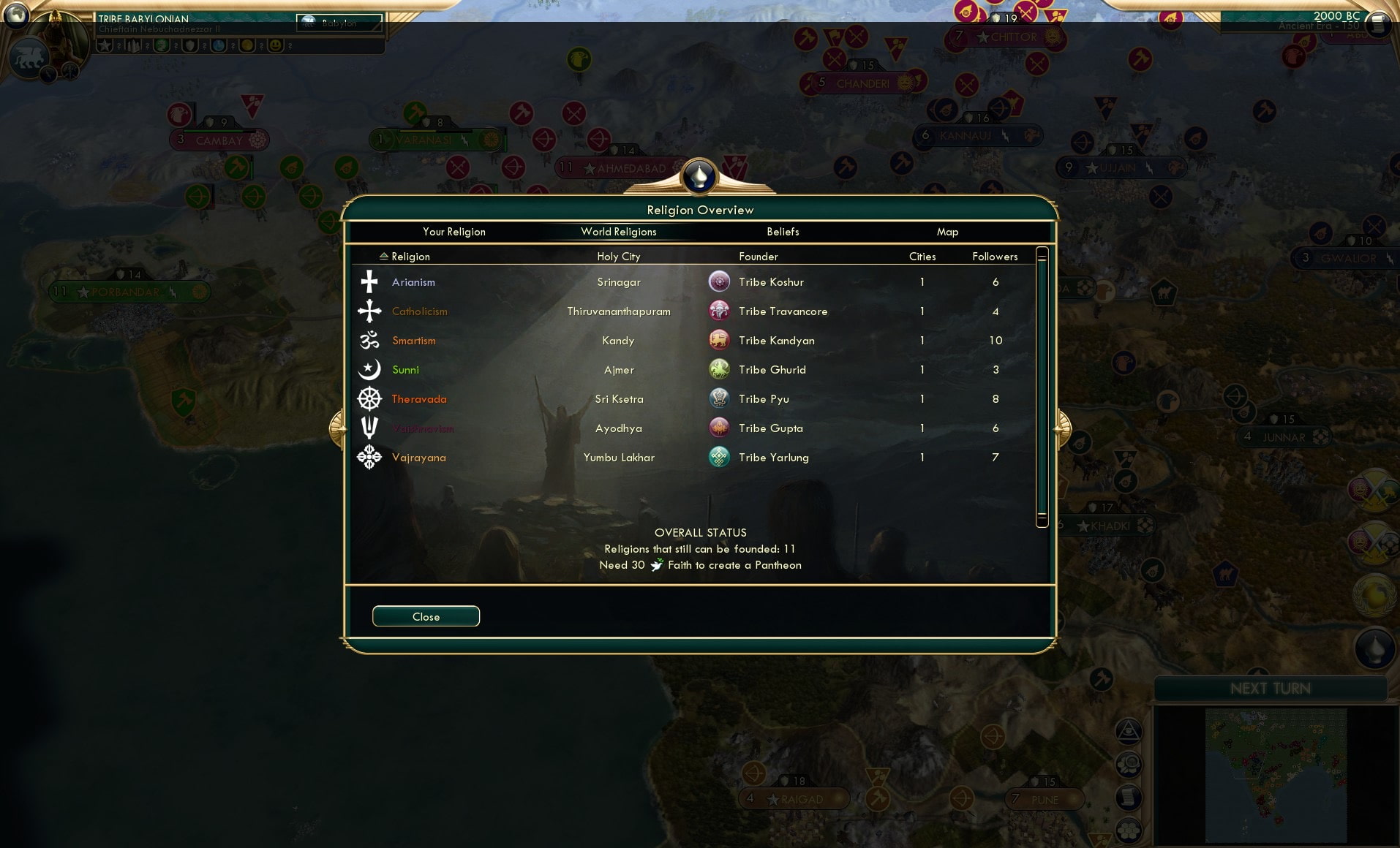
Task: Click Tribe Gupta's founder portrait
Action: [720, 428]
